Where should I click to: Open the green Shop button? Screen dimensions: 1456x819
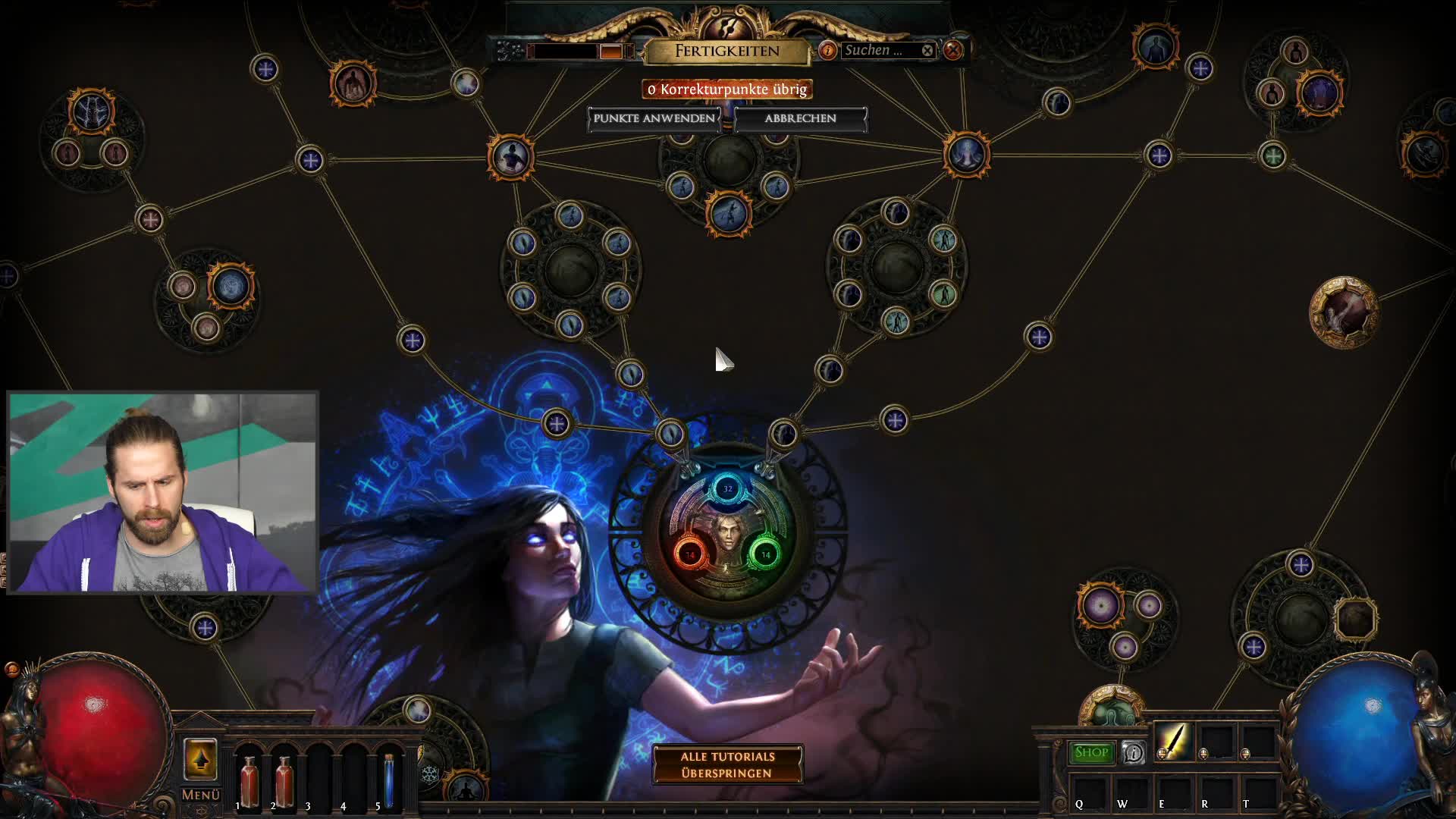click(1090, 752)
